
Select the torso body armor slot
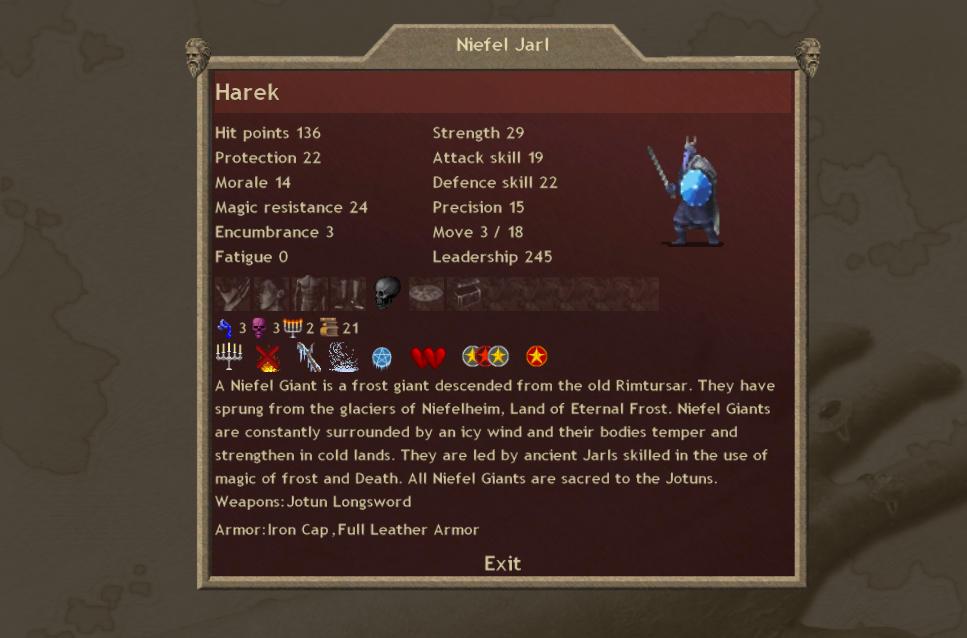[x=309, y=294]
